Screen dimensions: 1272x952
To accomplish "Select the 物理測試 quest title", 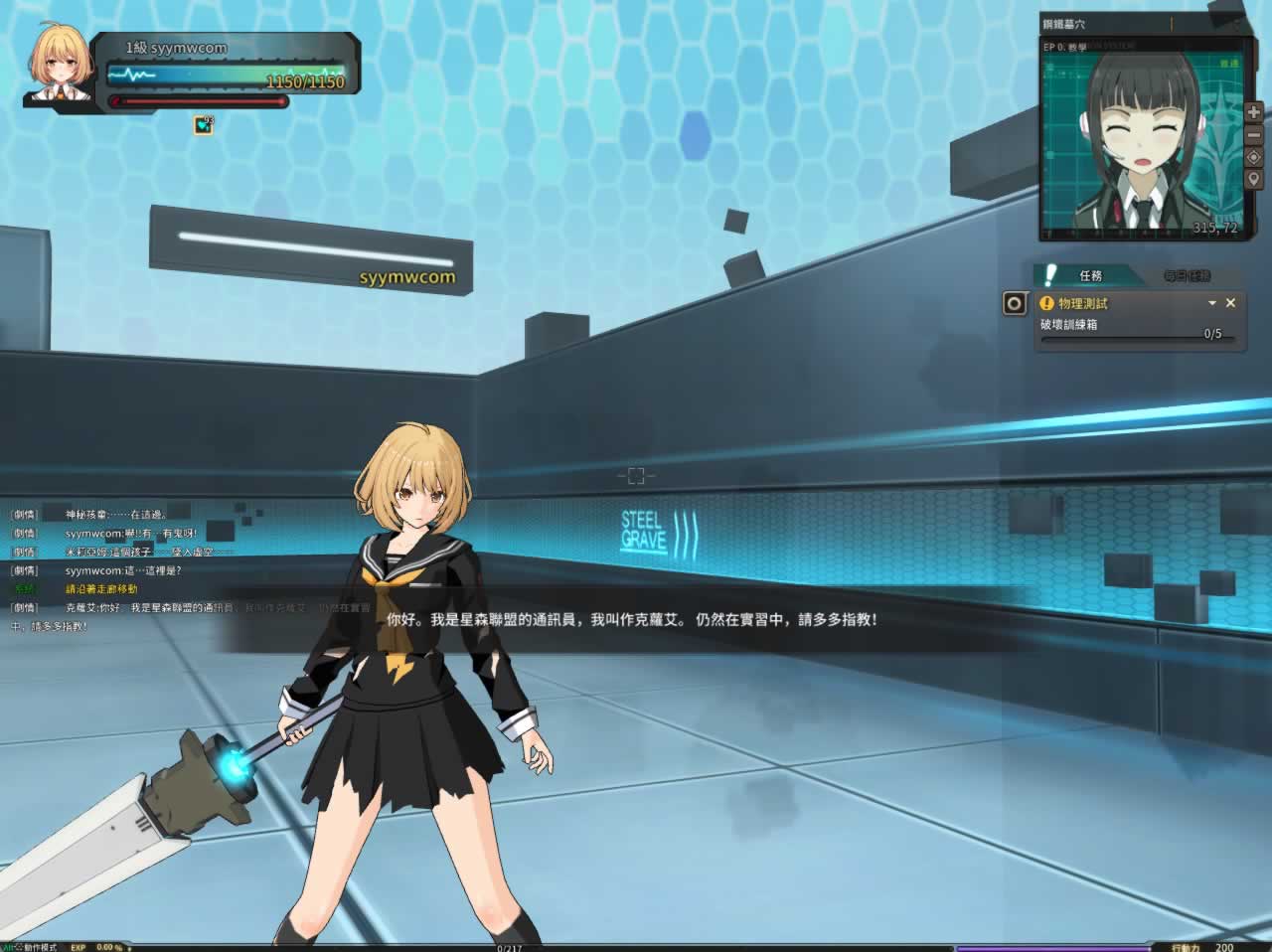I will [1082, 303].
